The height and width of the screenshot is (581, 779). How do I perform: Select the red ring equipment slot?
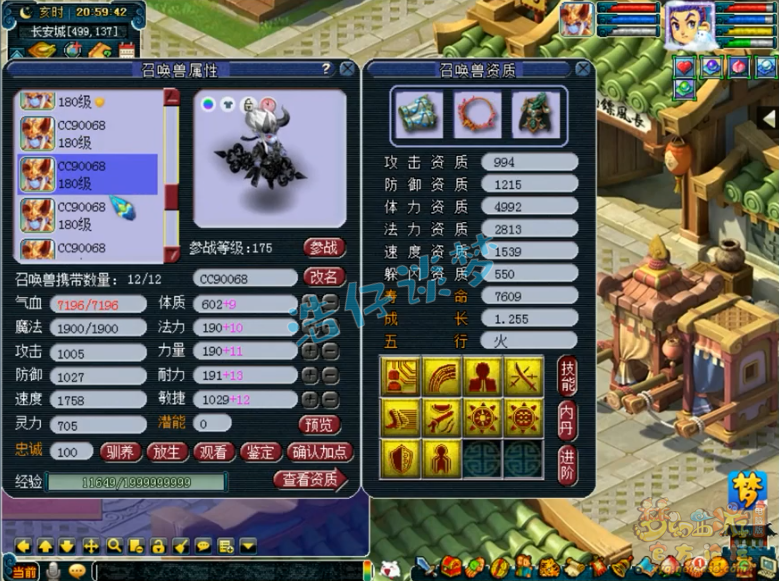tap(478, 115)
